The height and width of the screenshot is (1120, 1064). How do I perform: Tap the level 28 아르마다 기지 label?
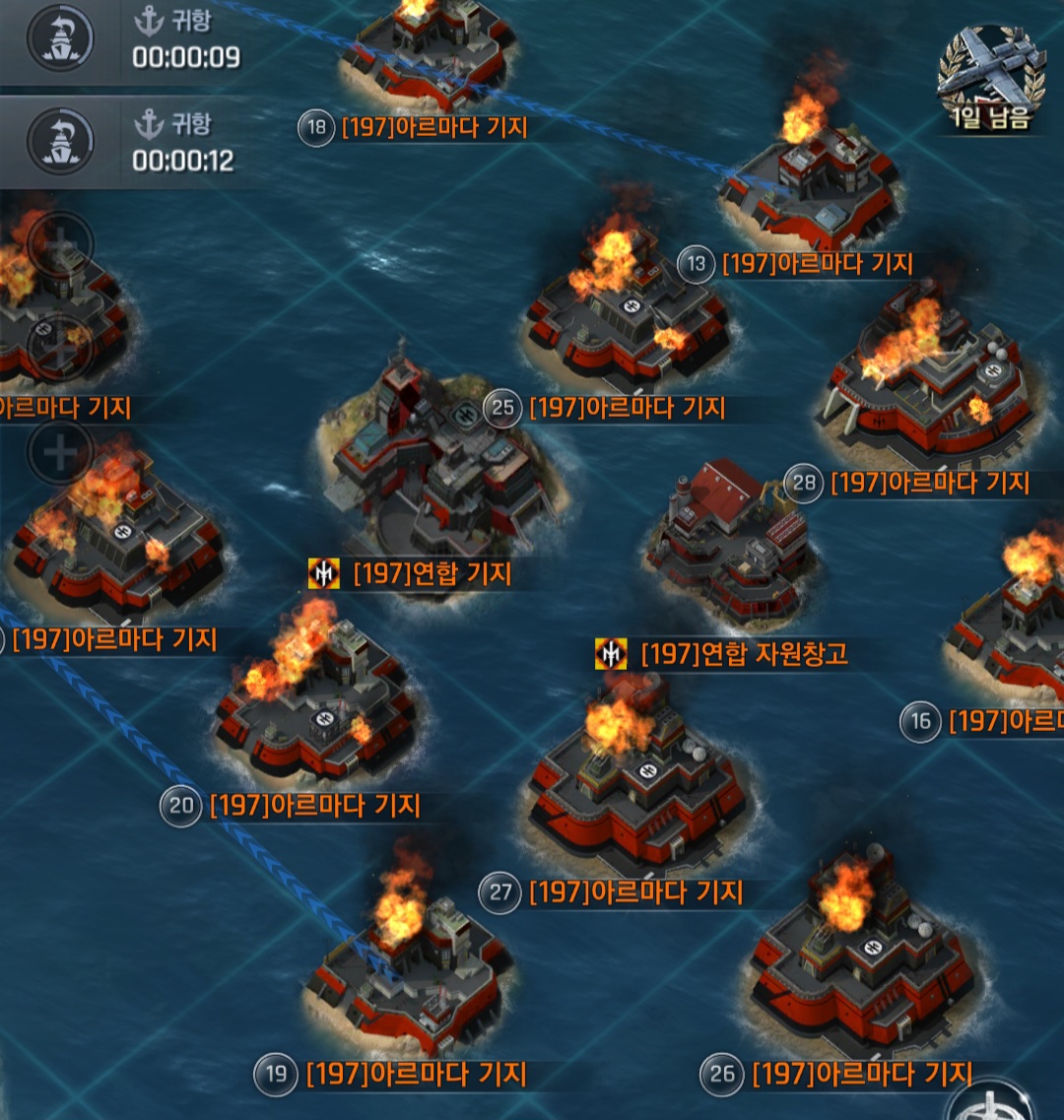coord(929,483)
